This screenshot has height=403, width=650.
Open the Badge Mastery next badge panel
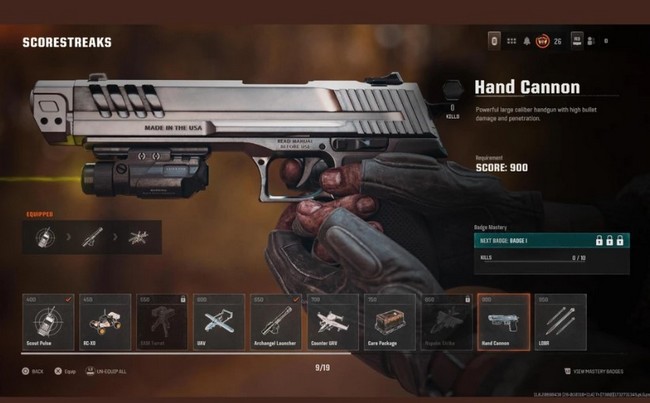(x=551, y=241)
